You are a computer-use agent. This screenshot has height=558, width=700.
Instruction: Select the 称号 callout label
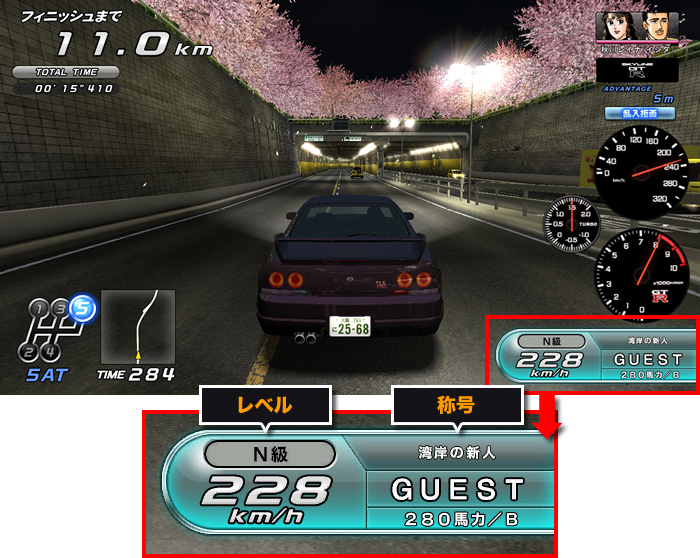tap(455, 405)
